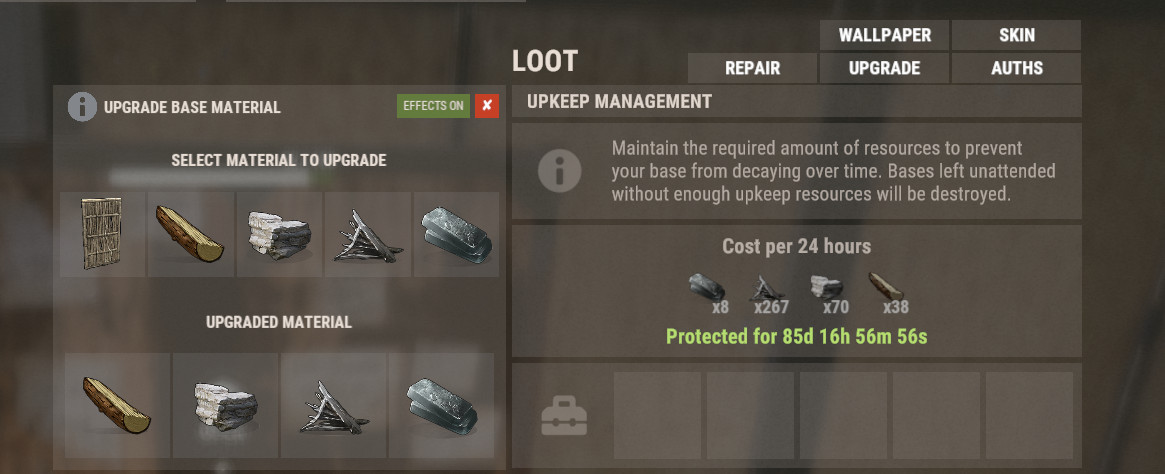1165x474 pixels.
Task: Show the Auths list
Action: click(1016, 68)
